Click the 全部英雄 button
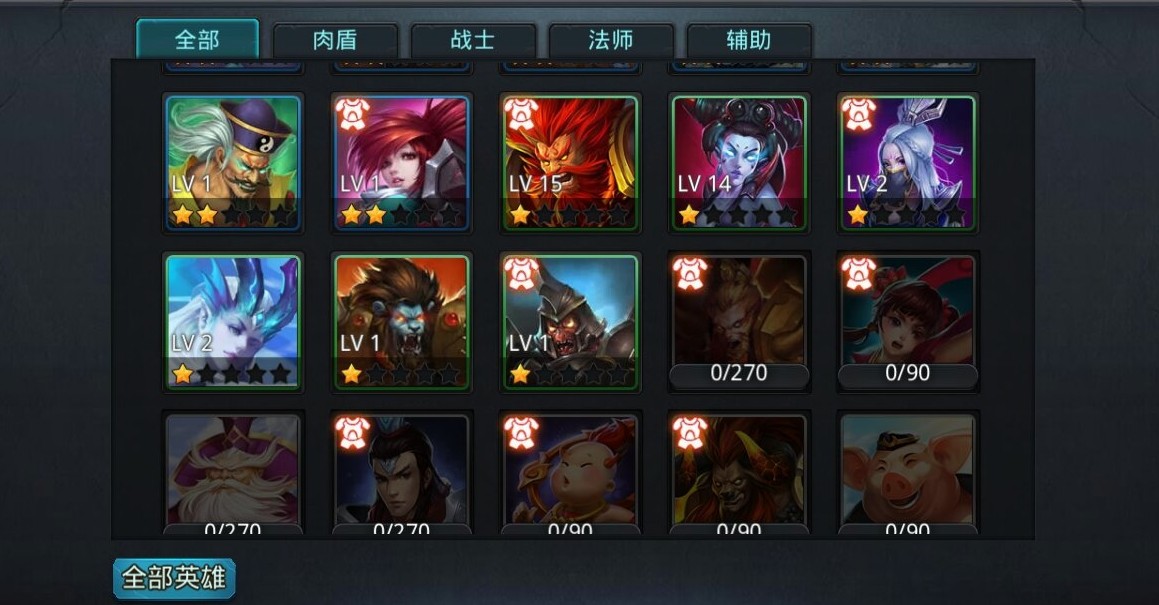Screen dimensions: 1159x605 point(174,578)
